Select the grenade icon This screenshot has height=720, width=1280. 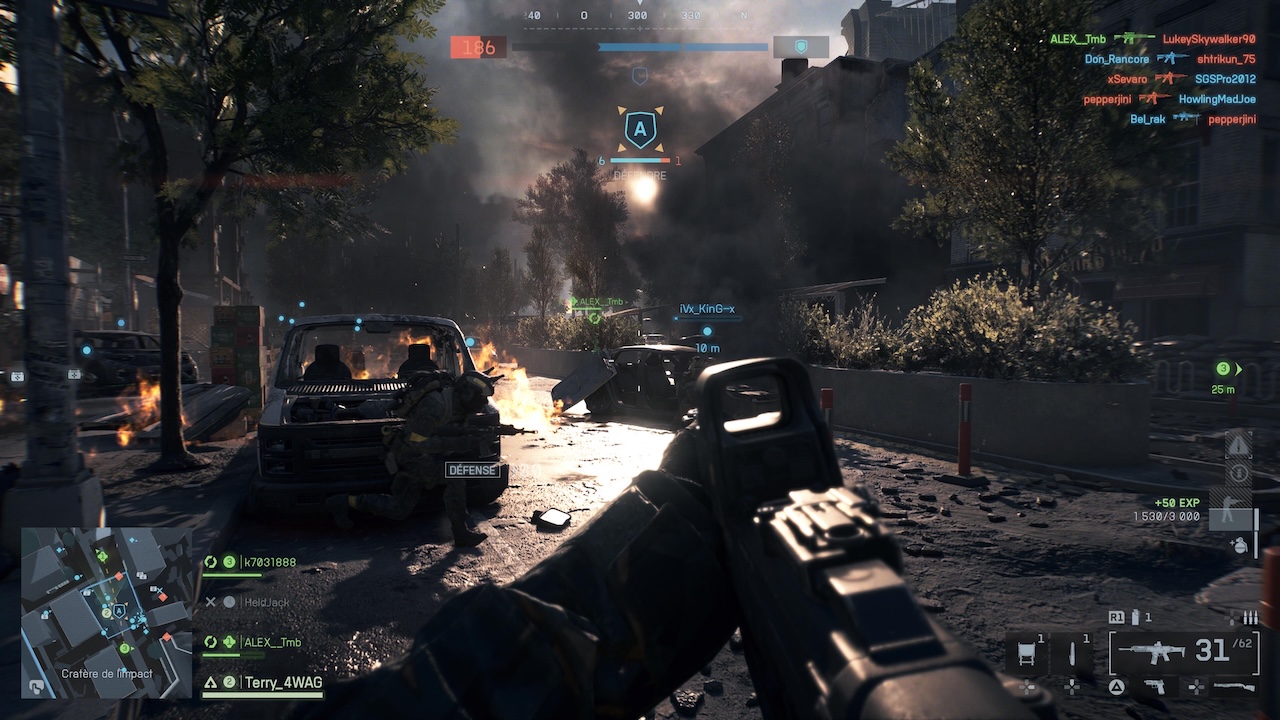pos(1238,545)
